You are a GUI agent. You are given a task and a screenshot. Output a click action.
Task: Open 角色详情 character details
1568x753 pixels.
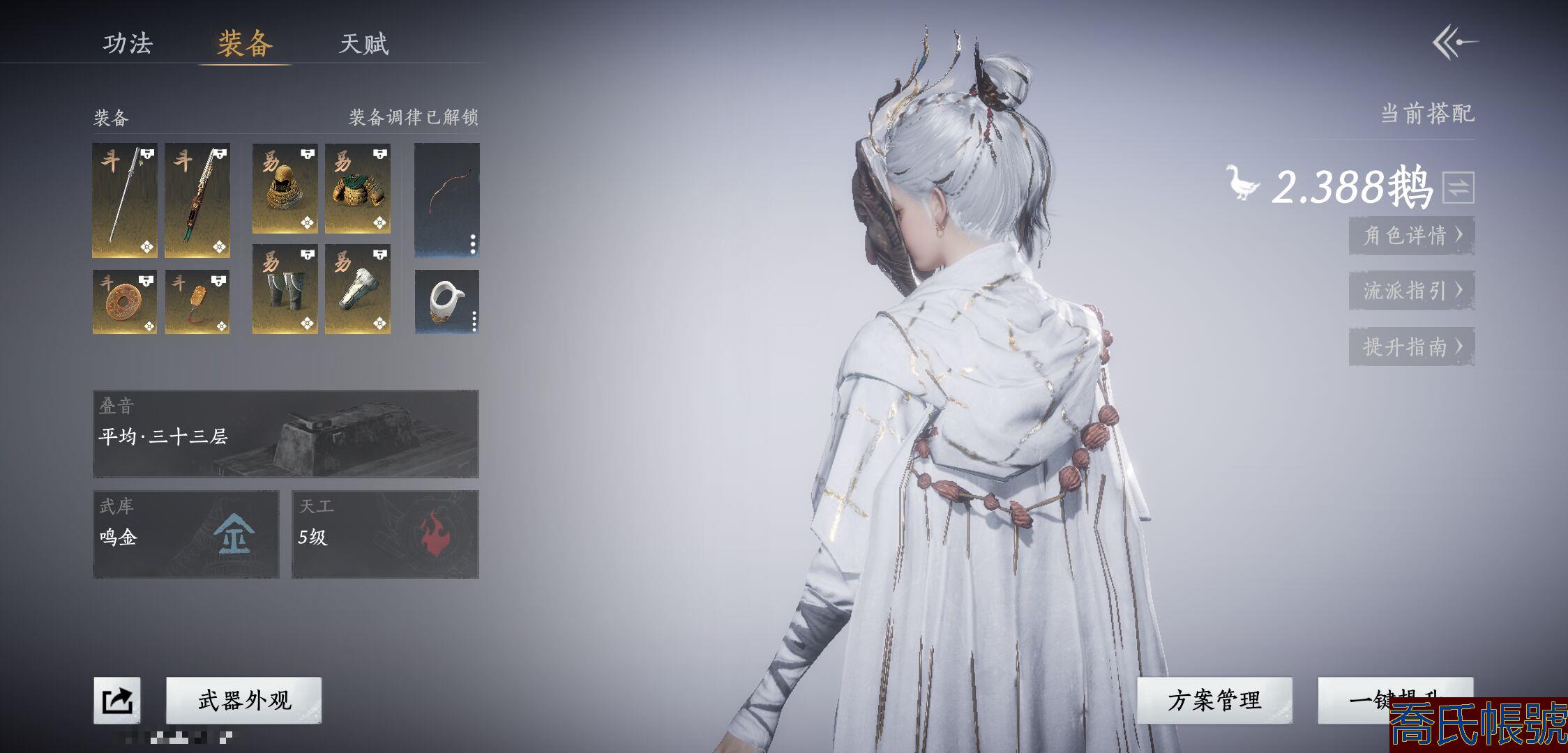1411,235
